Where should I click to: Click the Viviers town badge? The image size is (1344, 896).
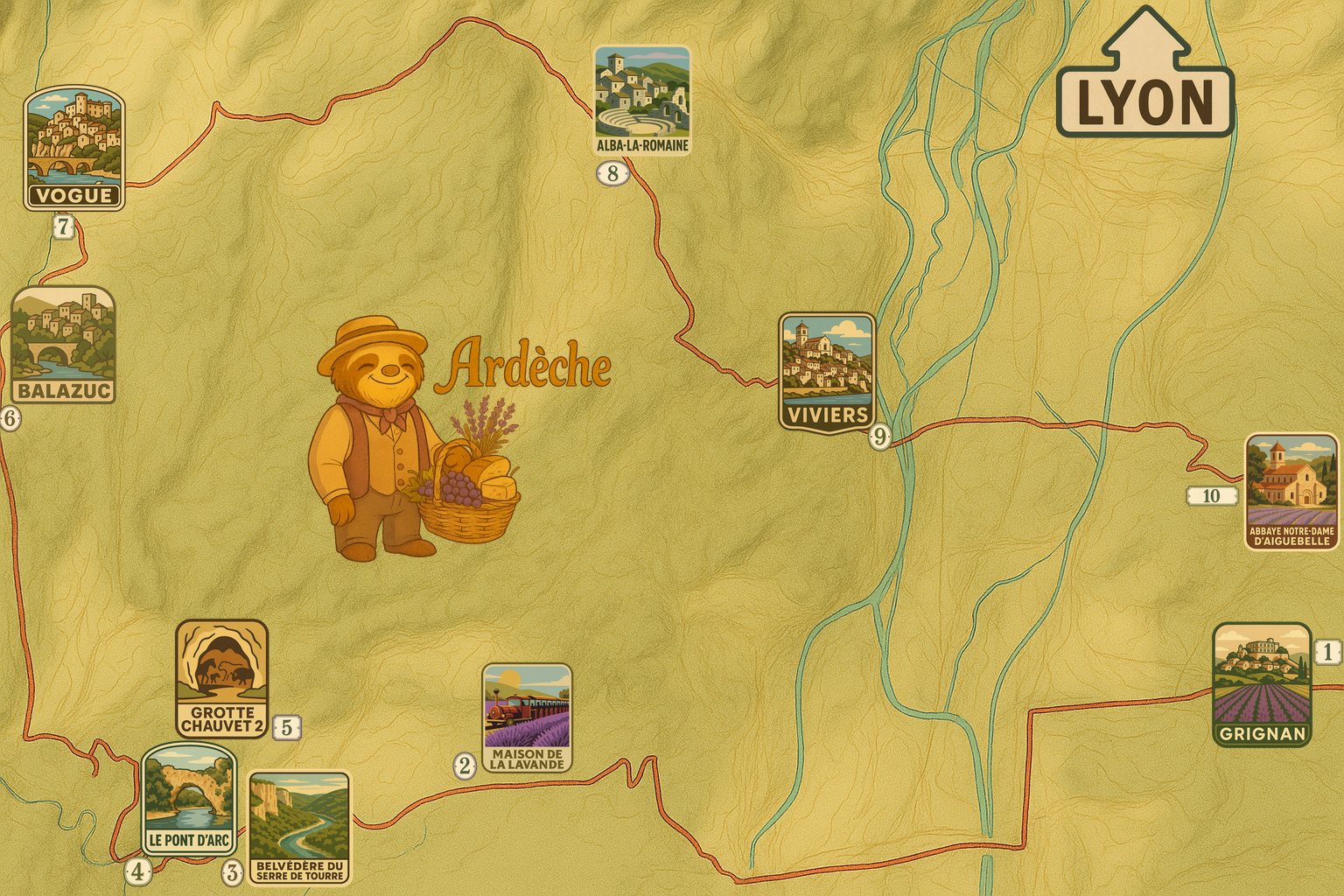point(827,371)
